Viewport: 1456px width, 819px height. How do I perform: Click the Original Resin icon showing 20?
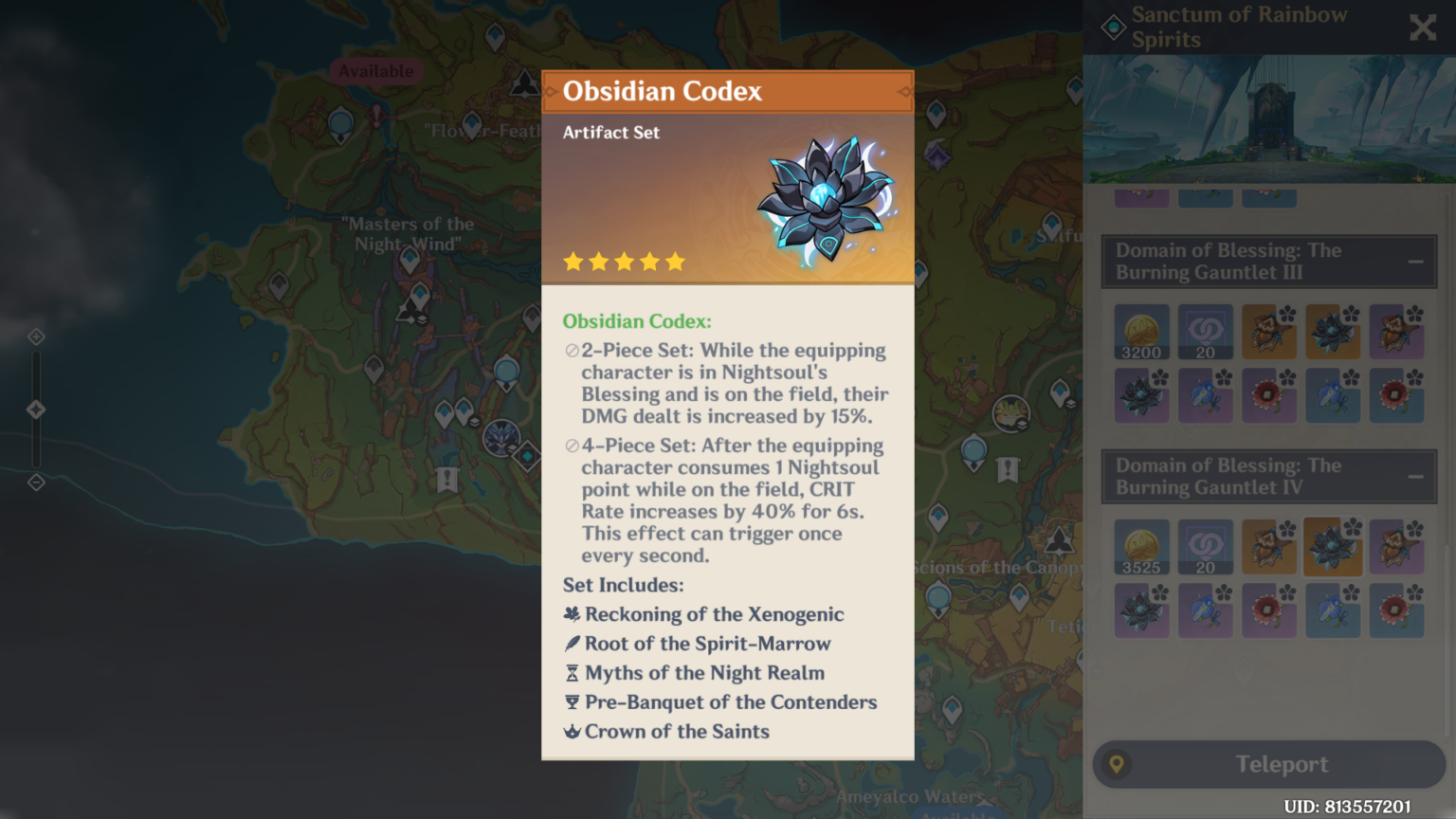tap(1205, 332)
